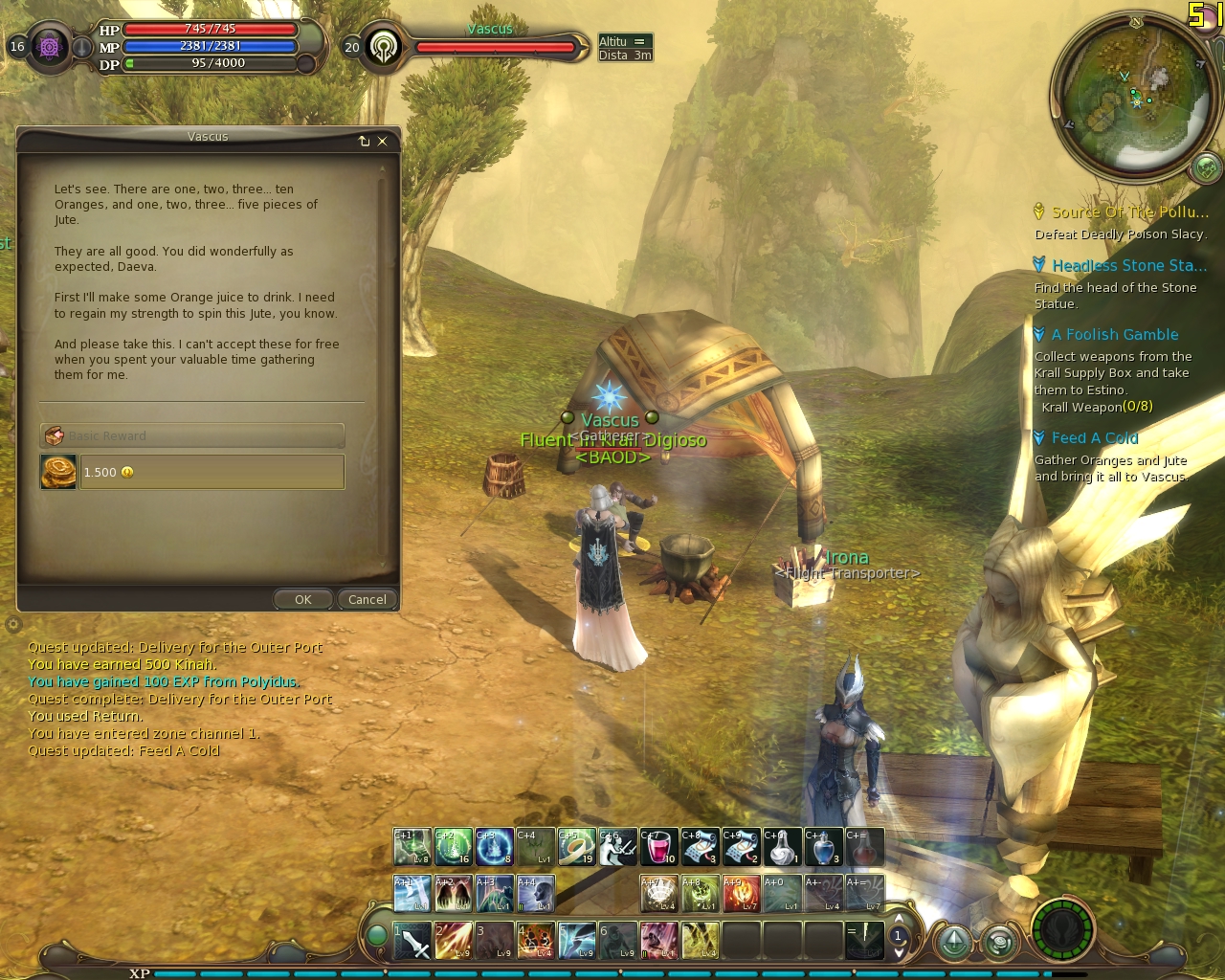Activate the sword attack skill in slot 1

tap(412, 941)
